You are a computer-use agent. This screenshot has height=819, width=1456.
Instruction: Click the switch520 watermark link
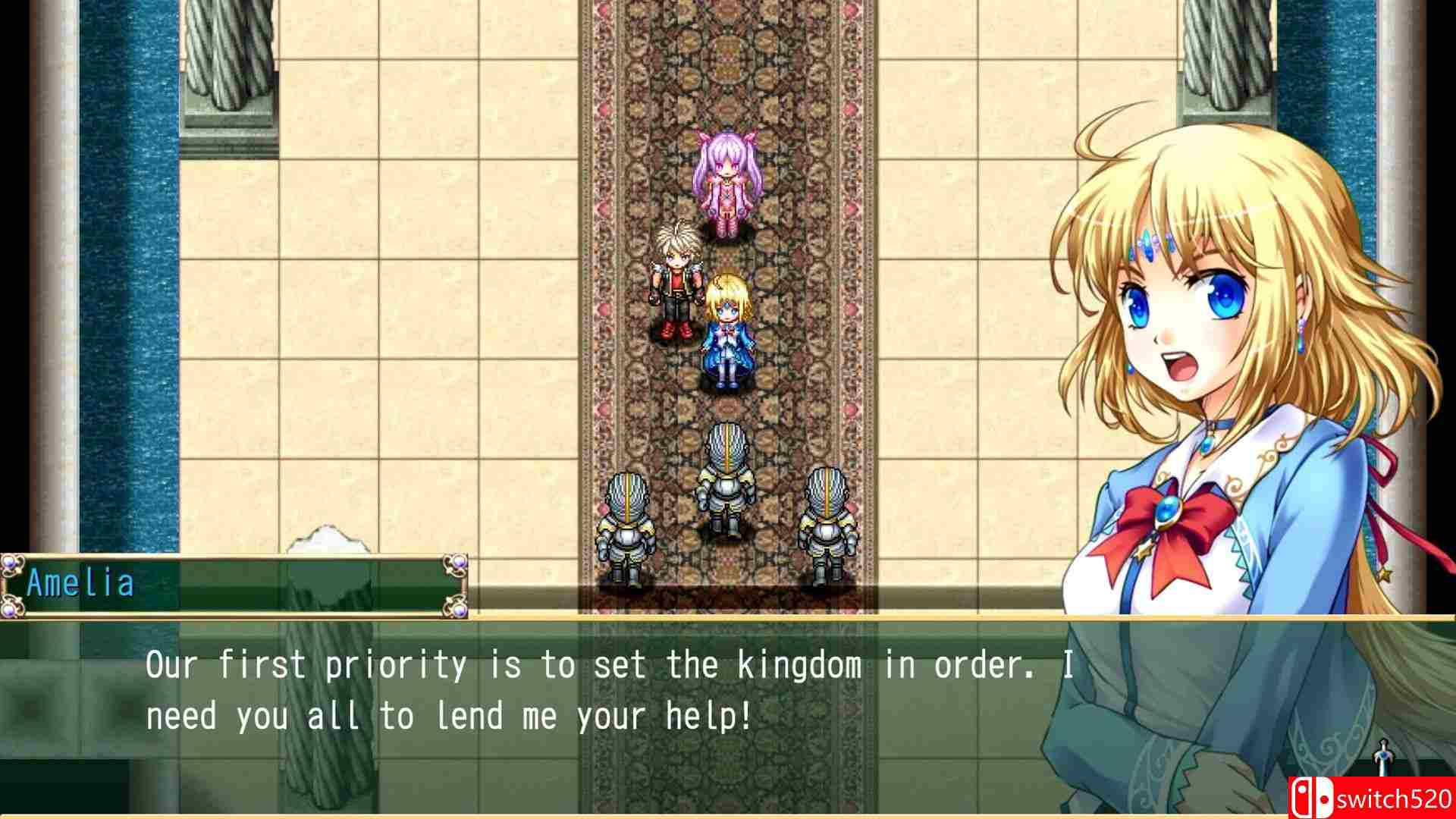(x=1395, y=799)
